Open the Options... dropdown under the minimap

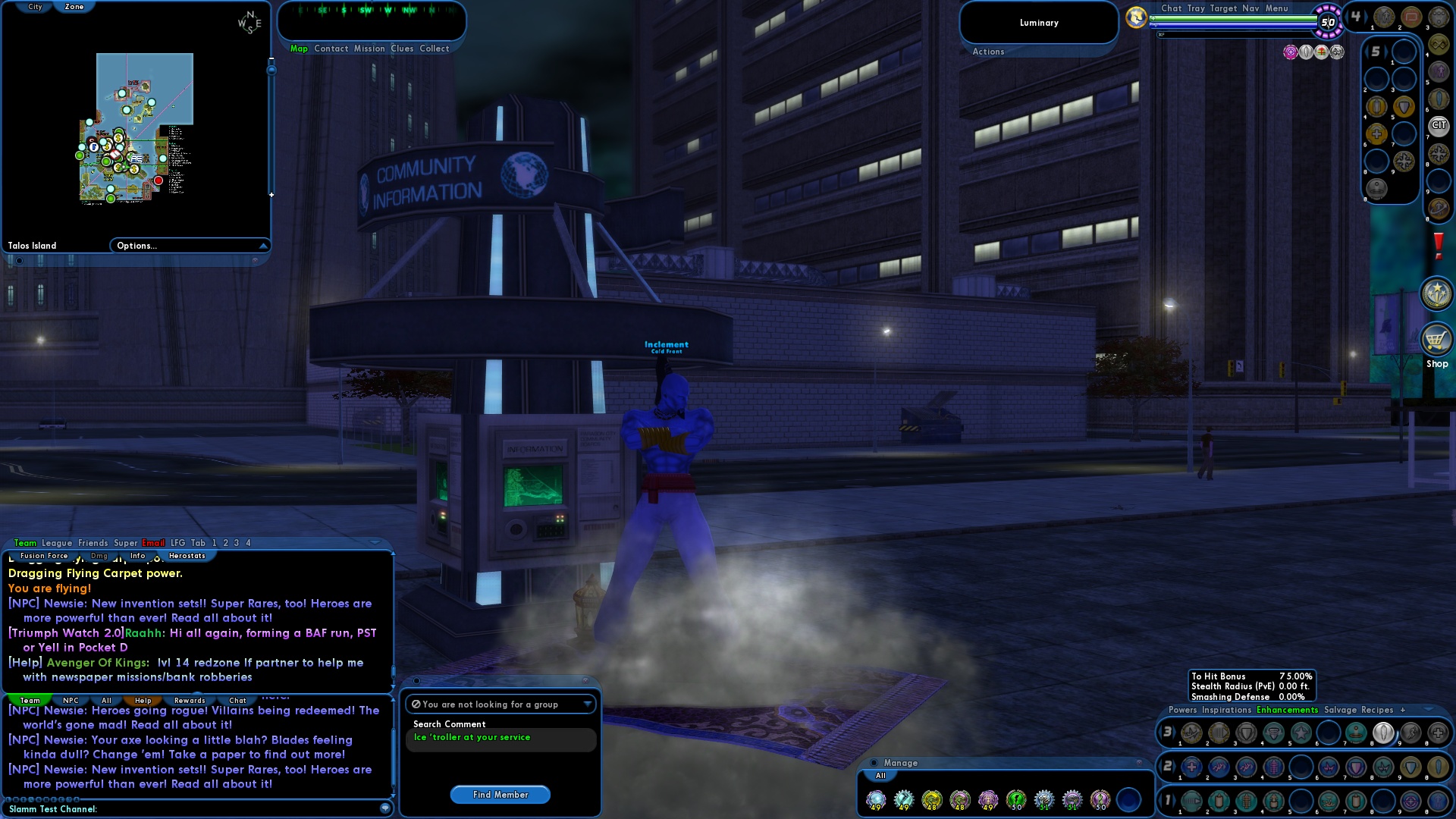189,245
